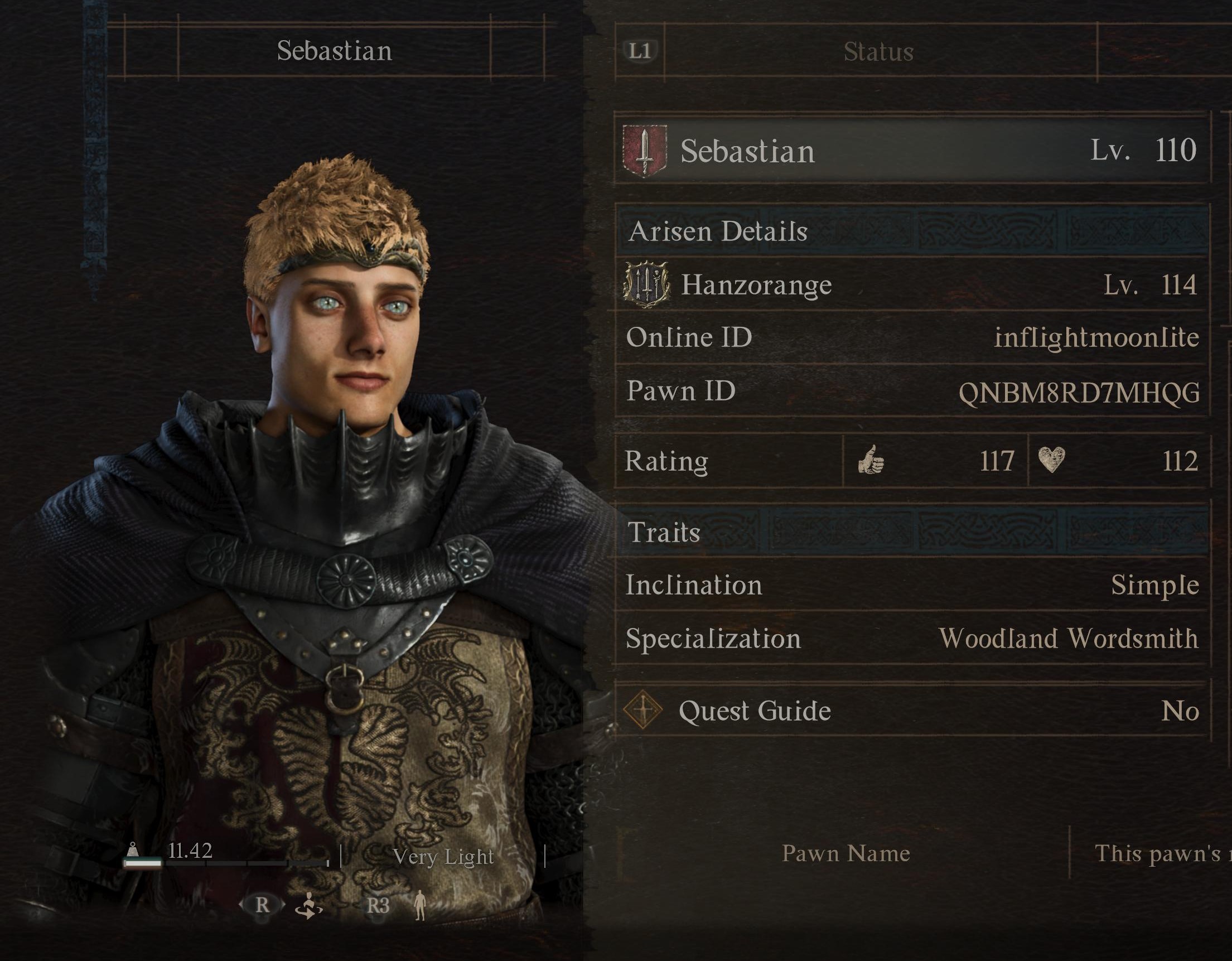
Task: Switch to the Status tab
Action: tap(879, 52)
